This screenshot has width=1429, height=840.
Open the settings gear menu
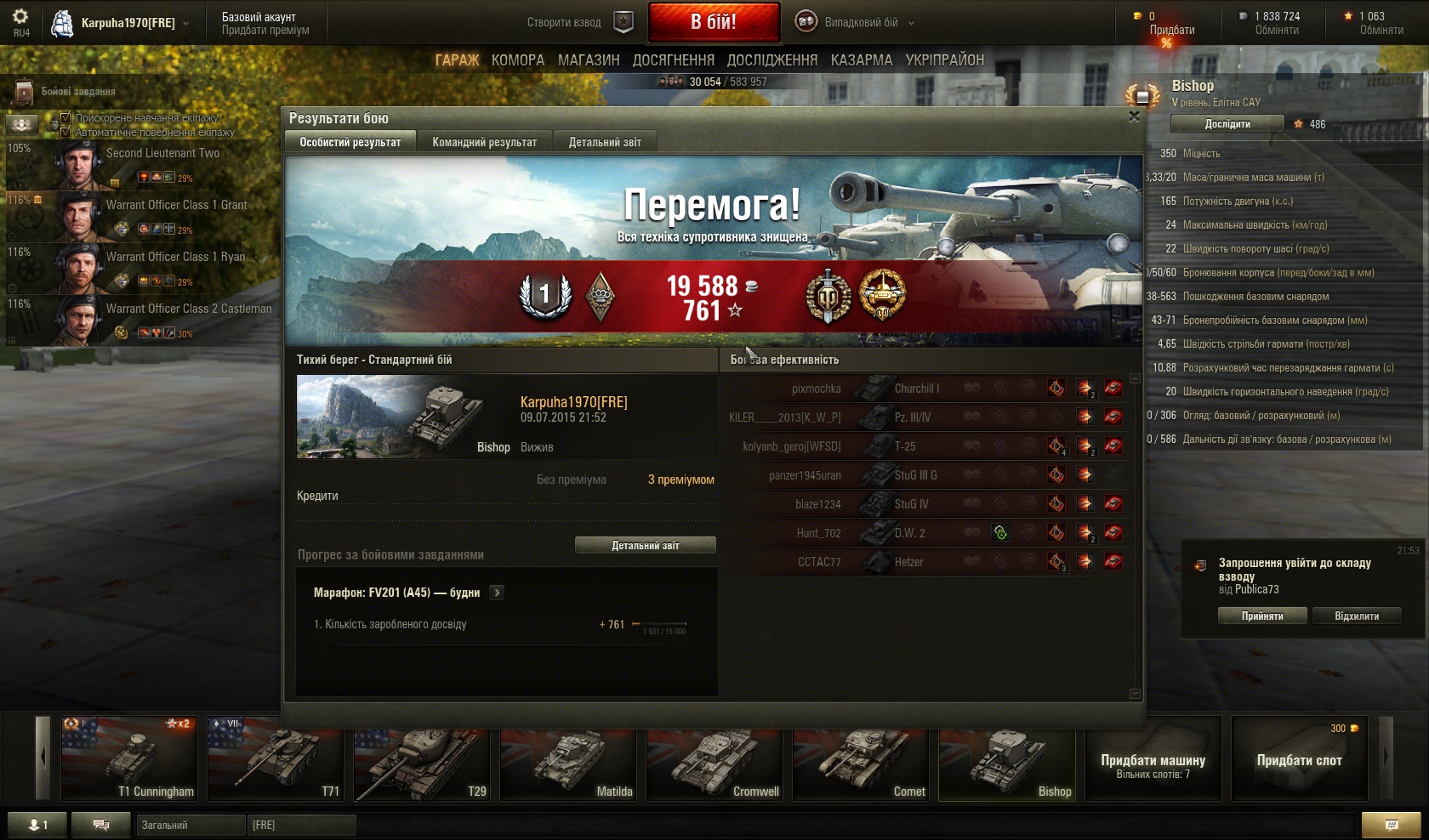point(20,17)
